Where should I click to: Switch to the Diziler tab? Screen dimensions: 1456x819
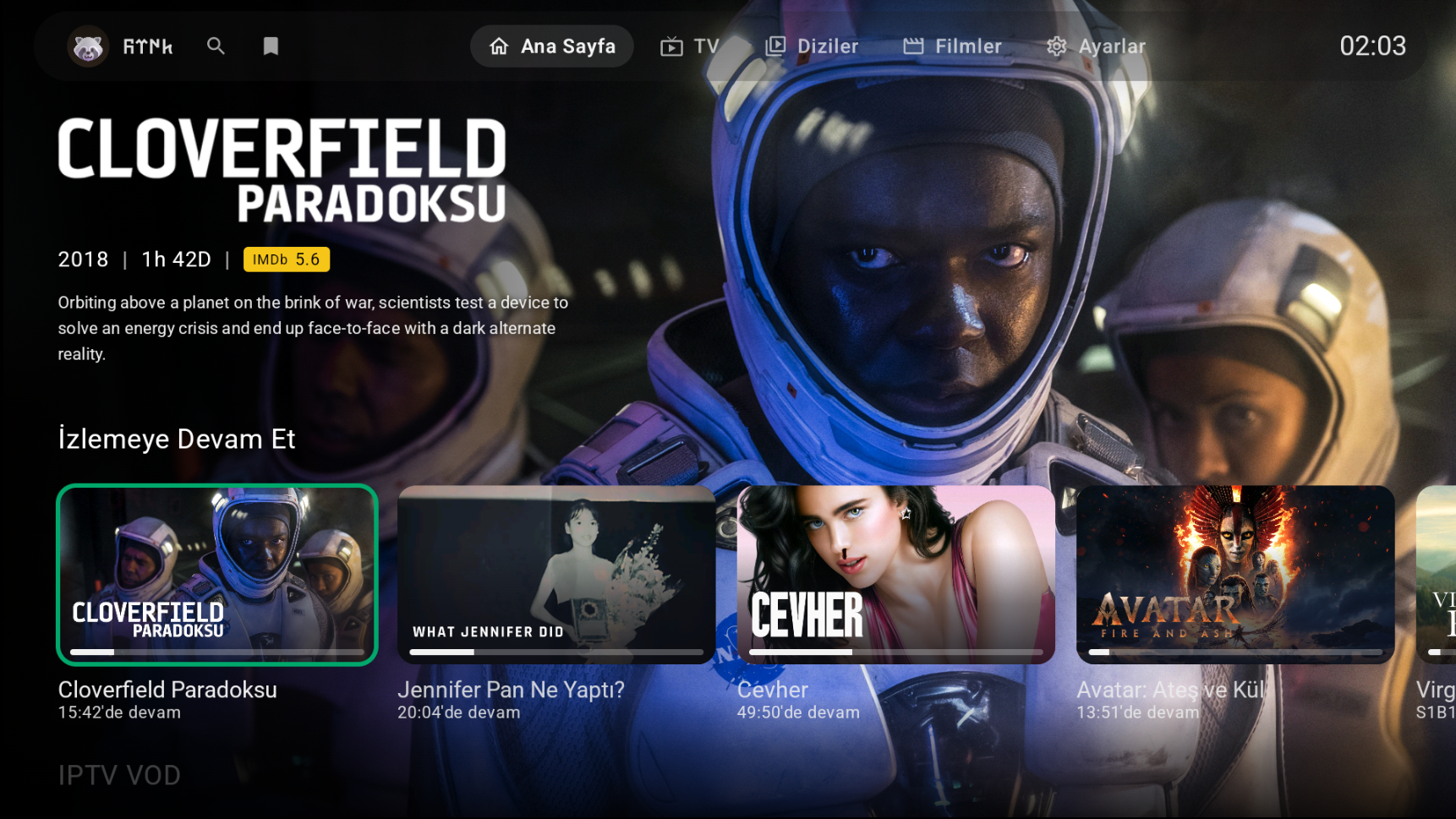pyautogui.click(x=812, y=46)
